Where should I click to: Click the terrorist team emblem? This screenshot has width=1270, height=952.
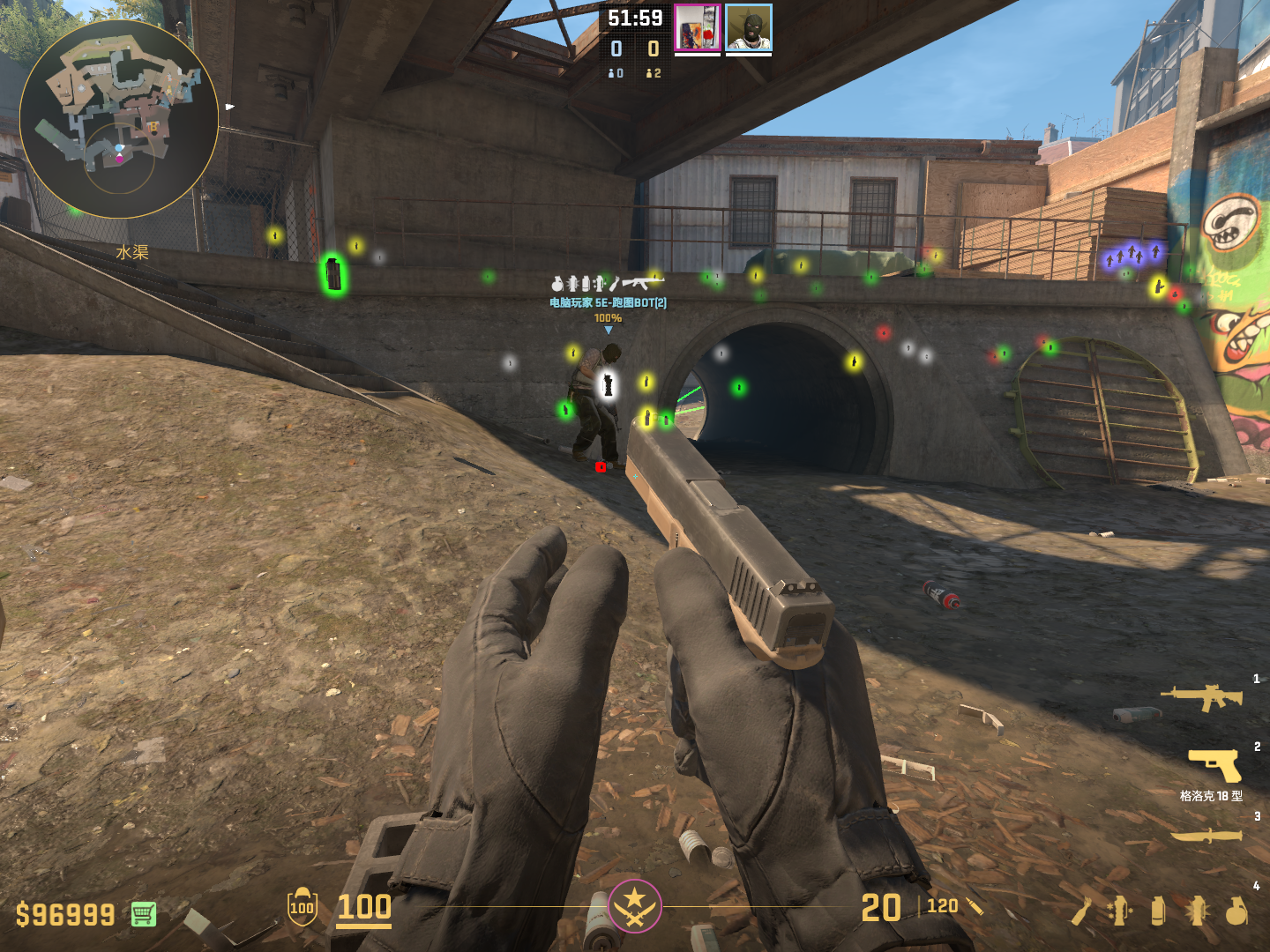click(x=634, y=905)
